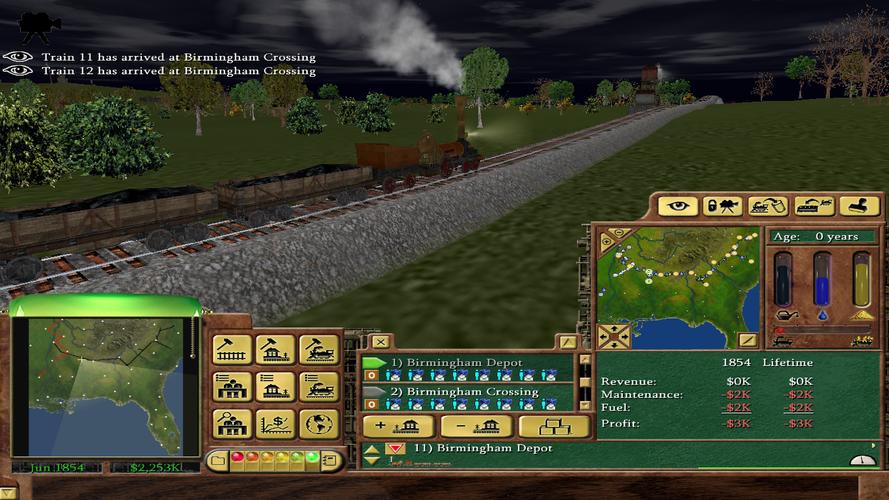Add a station stop to the route

click(x=398, y=425)
